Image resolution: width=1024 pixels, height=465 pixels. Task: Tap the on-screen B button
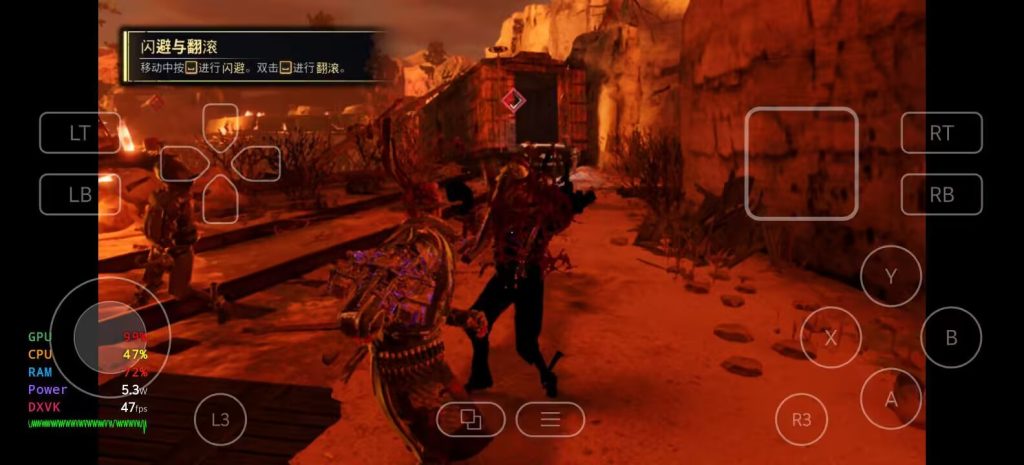point(951,337)
